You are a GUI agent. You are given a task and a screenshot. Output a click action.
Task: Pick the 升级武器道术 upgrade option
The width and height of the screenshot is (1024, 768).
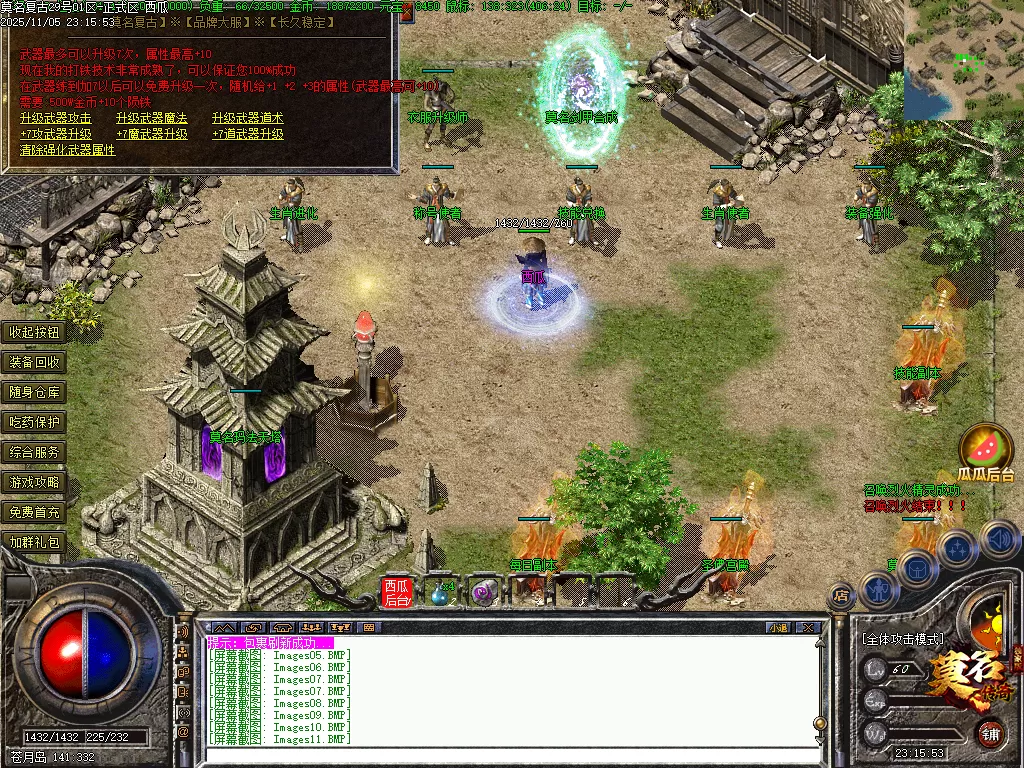(x=247, y=118)
